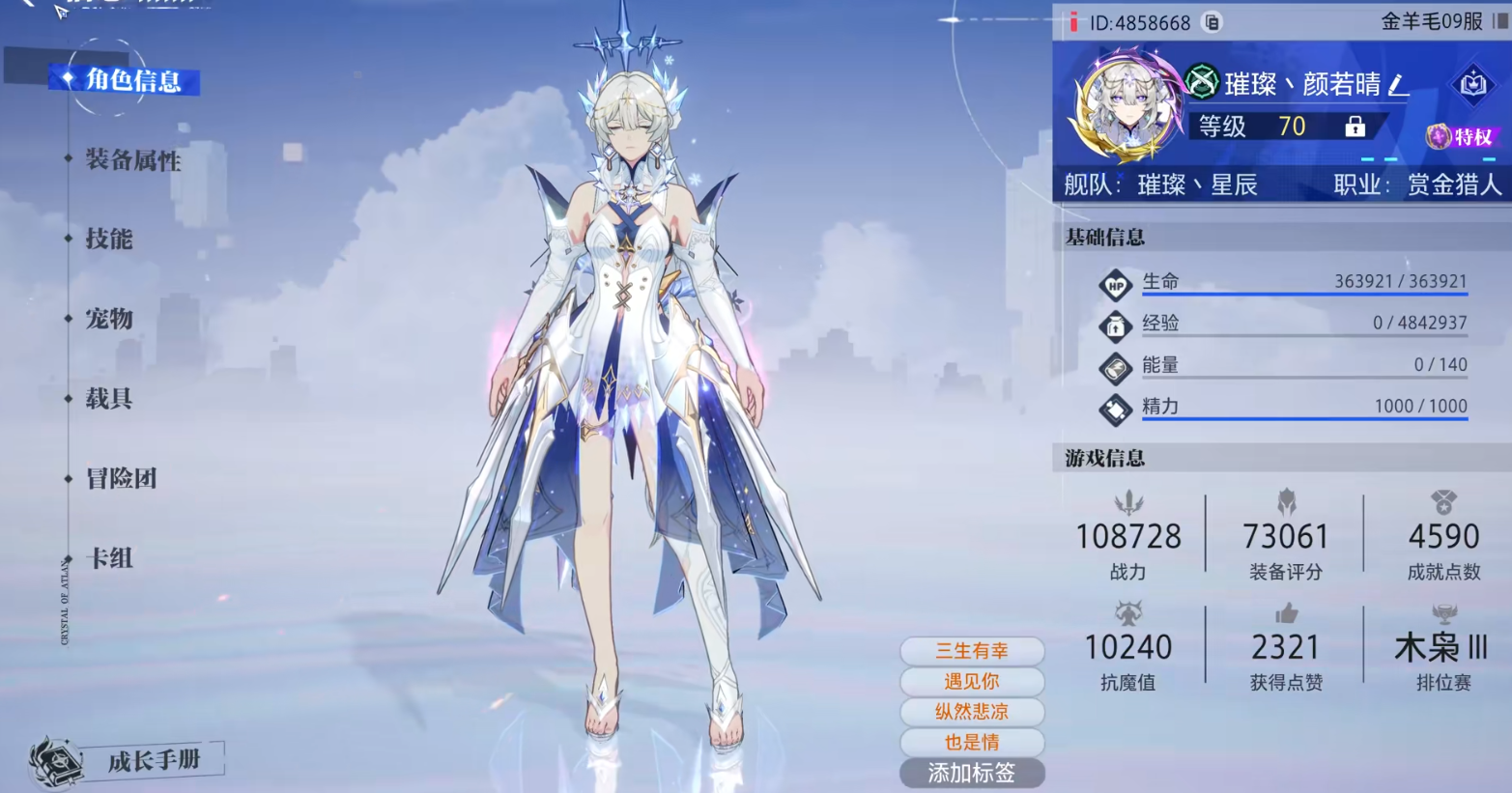
Task: Choose the 卡组 tab
Action: (109, 558)
